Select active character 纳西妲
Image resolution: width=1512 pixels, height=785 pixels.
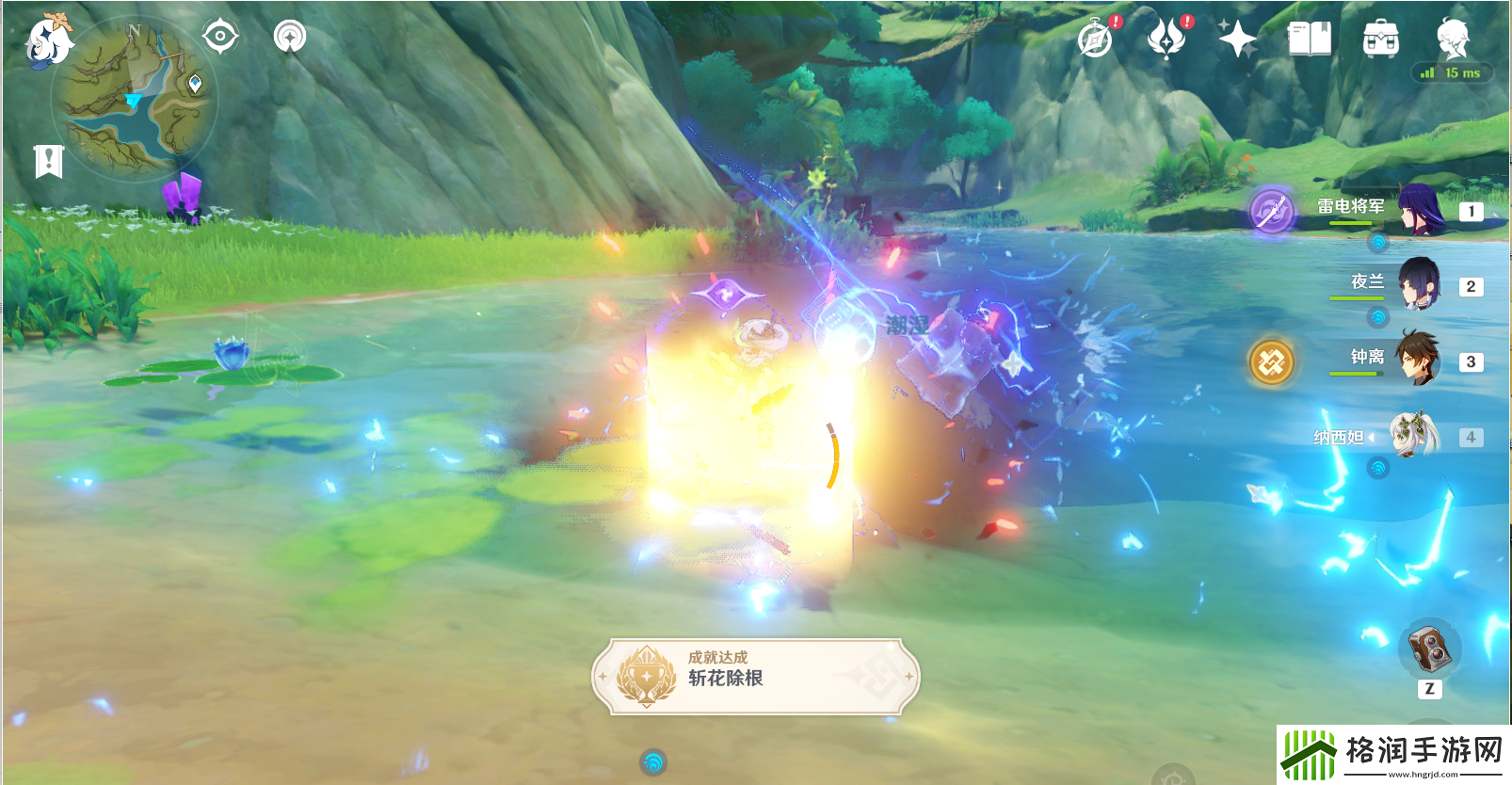click(1415, 435)
